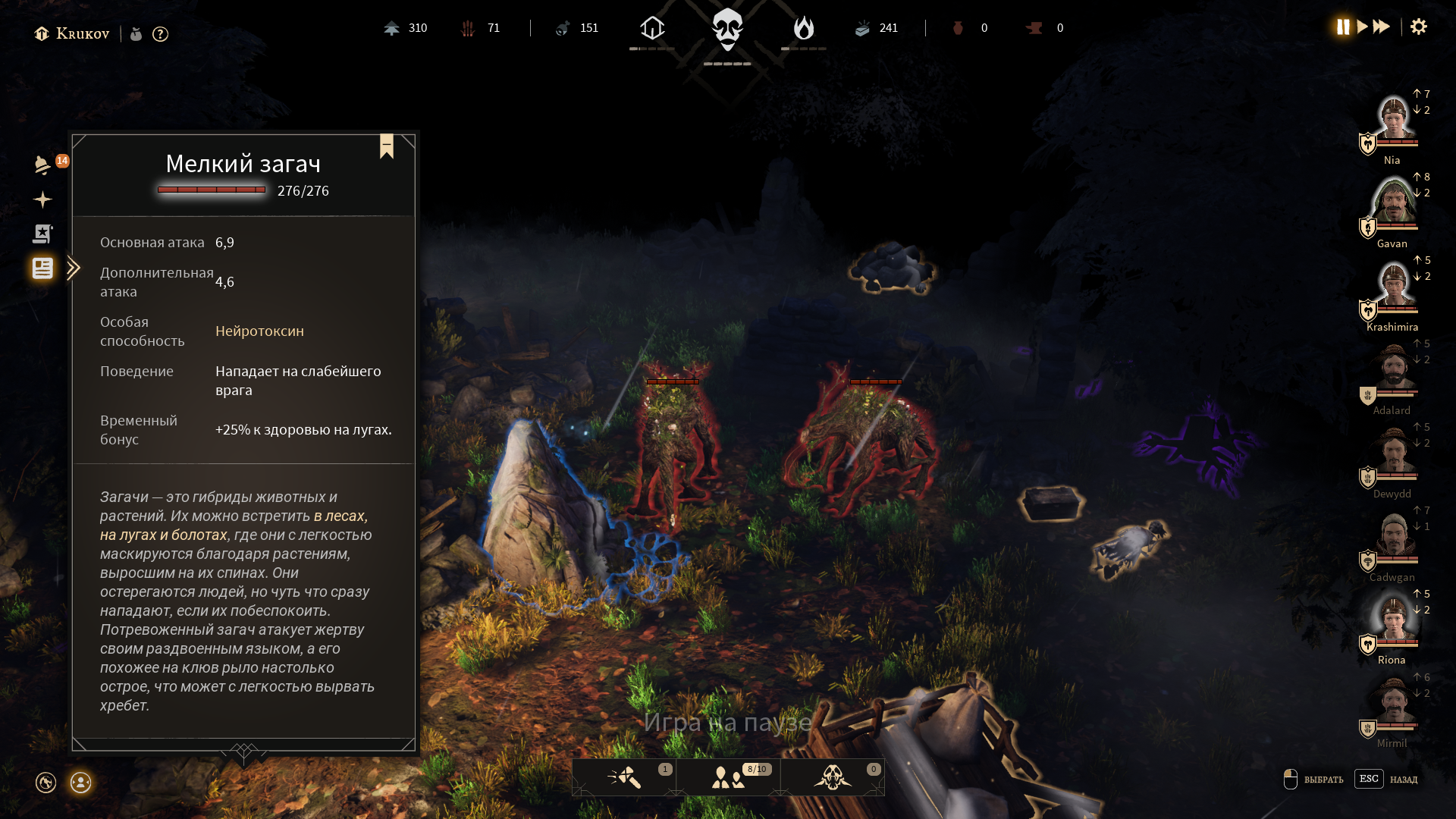Open the star scroll quest icon
This screenshot has width=1456, height=819.
coord(42,234)
